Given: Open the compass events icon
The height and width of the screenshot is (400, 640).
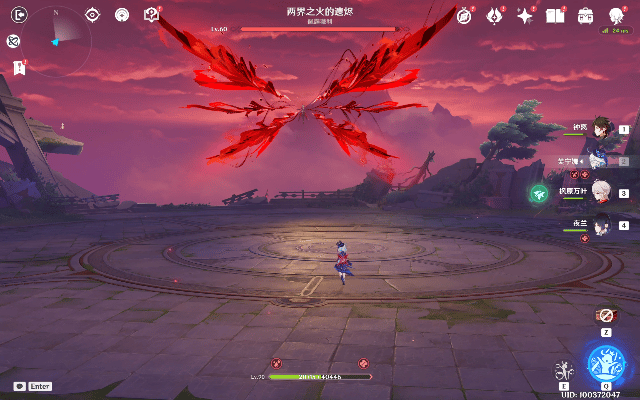Looking at the screenshot, I should 464,16.
